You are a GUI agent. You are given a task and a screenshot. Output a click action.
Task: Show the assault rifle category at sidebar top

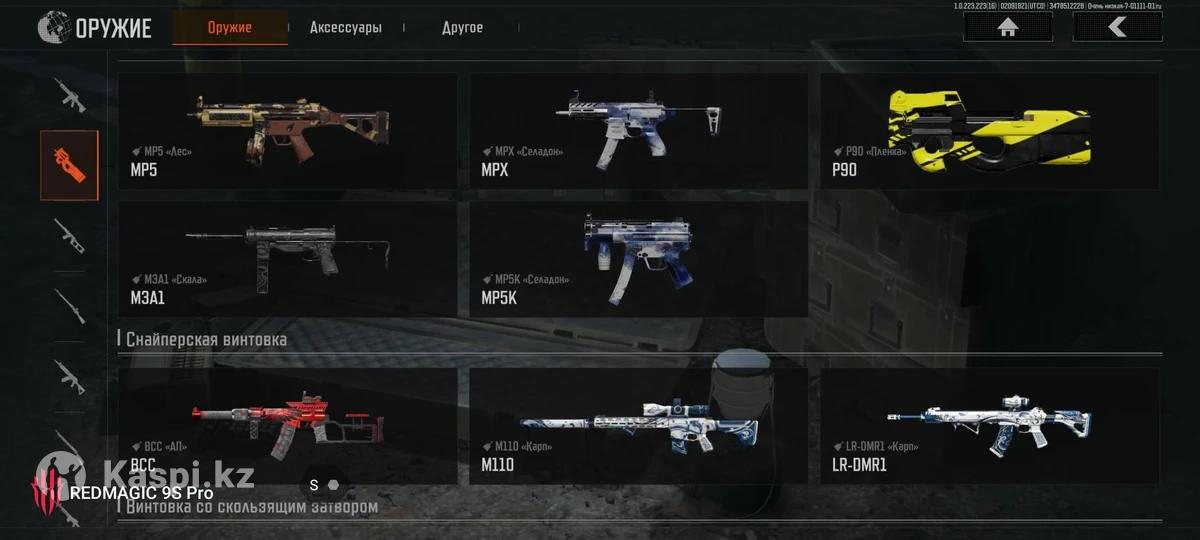point(70,95)
